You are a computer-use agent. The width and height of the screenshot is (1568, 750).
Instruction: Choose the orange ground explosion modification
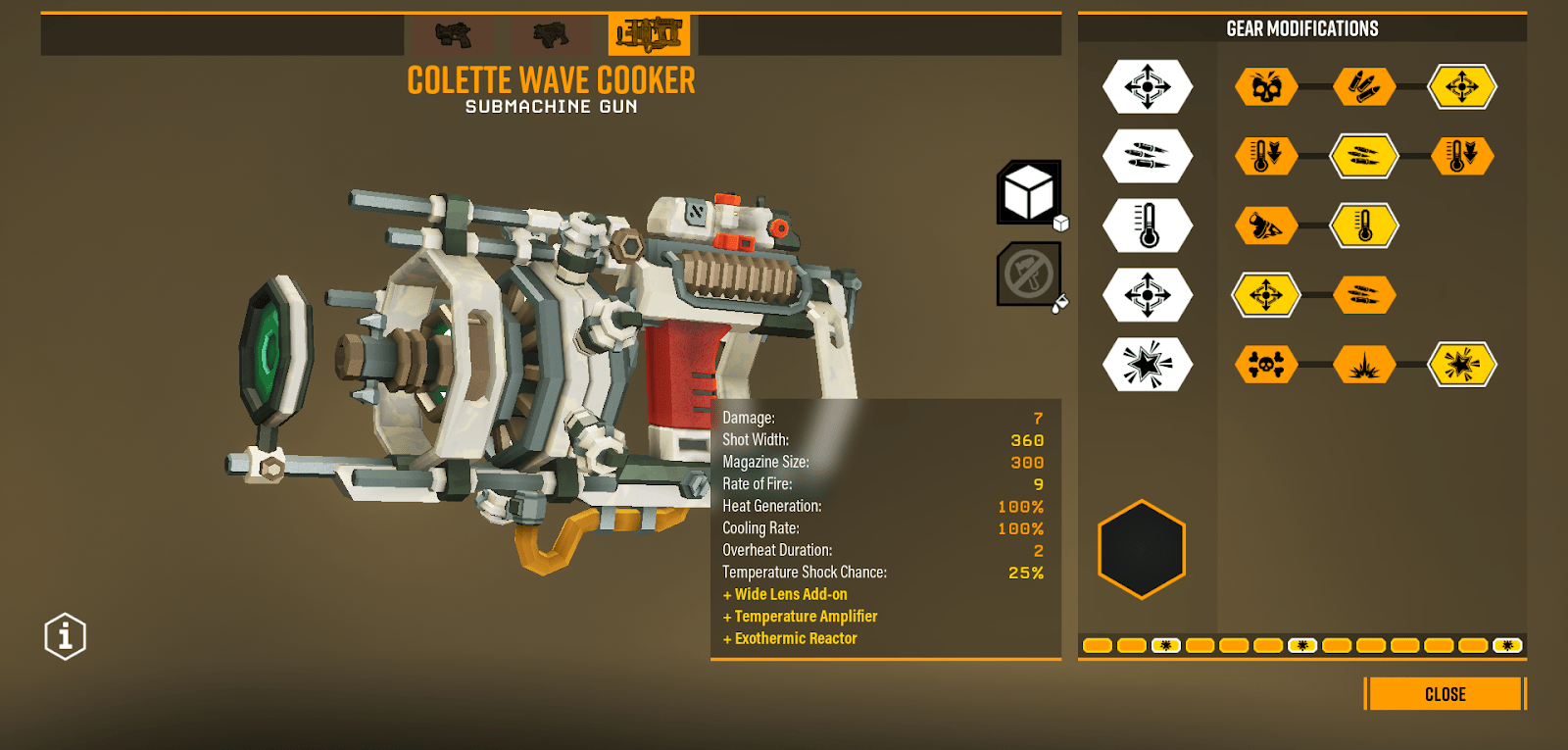point(1363,365)
